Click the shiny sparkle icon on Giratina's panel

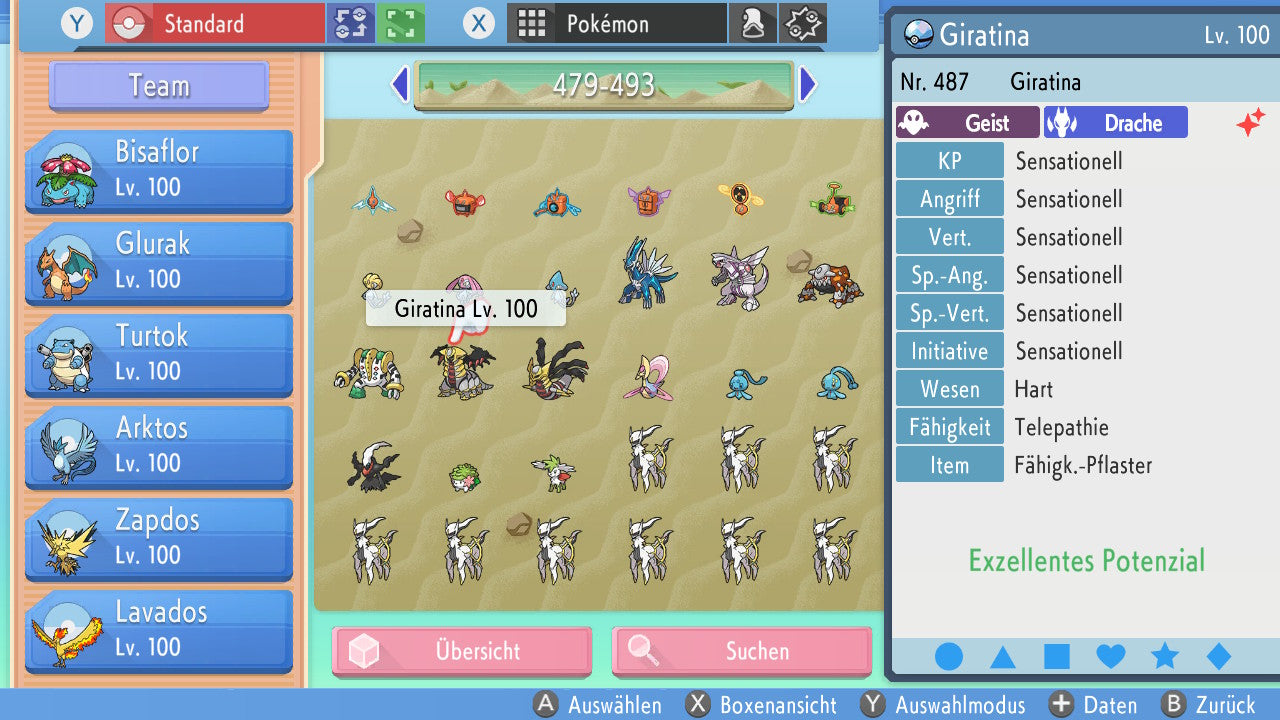(1249, 121)
